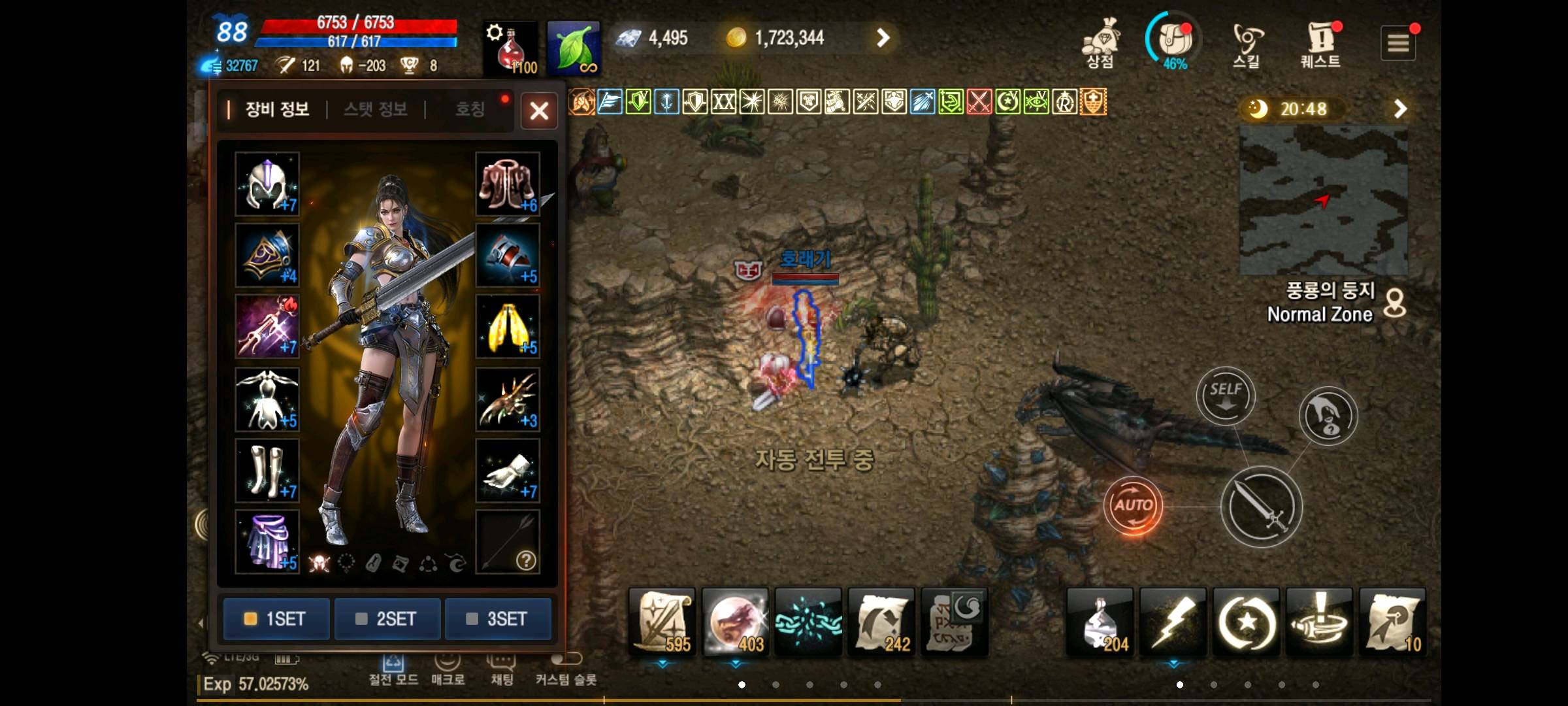The image size is (1568, 706).
Task: Inspect the armor +6 equipment slot
Action: point(508,184)
